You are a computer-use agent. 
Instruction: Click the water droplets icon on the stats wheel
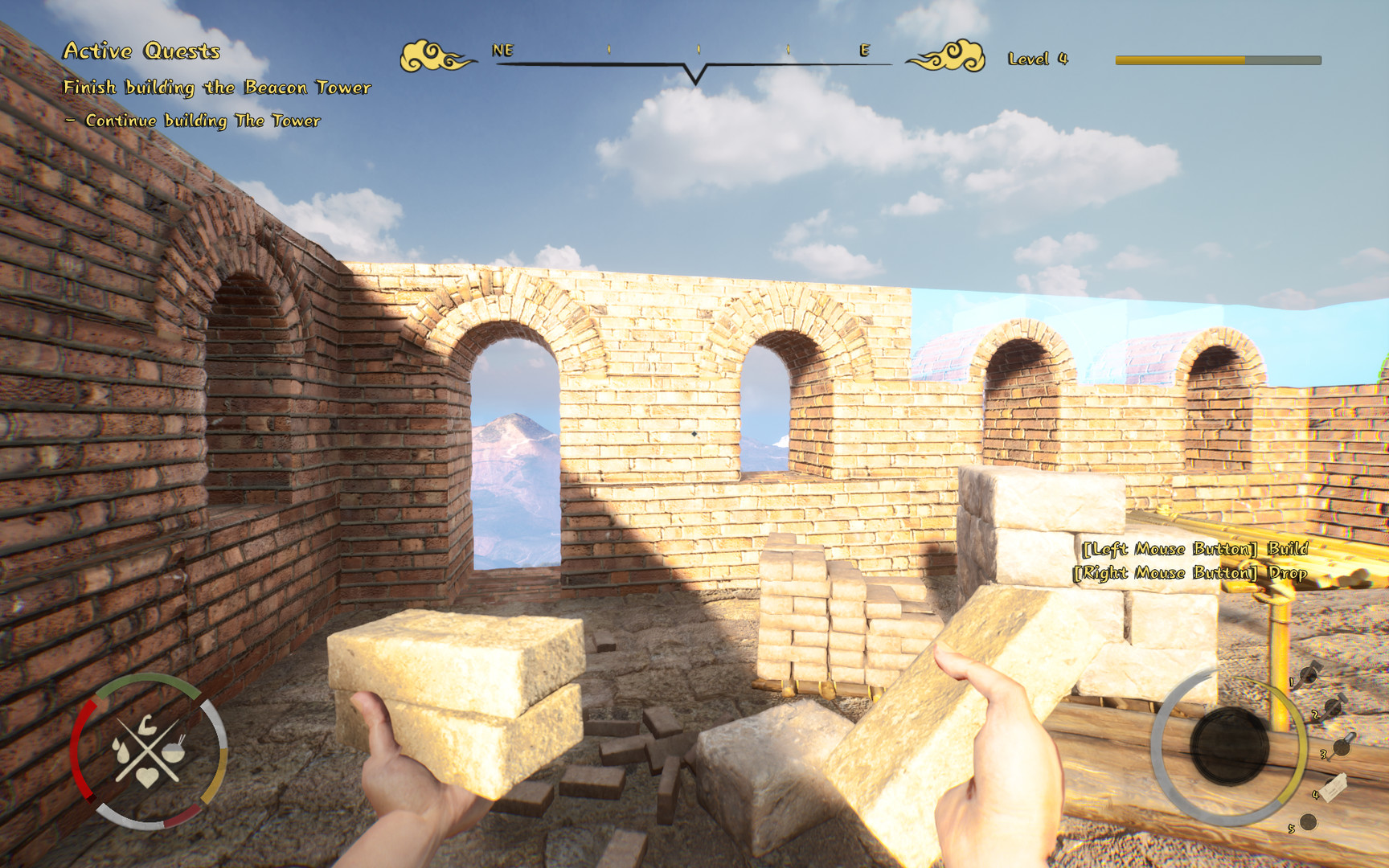(121, 750)
